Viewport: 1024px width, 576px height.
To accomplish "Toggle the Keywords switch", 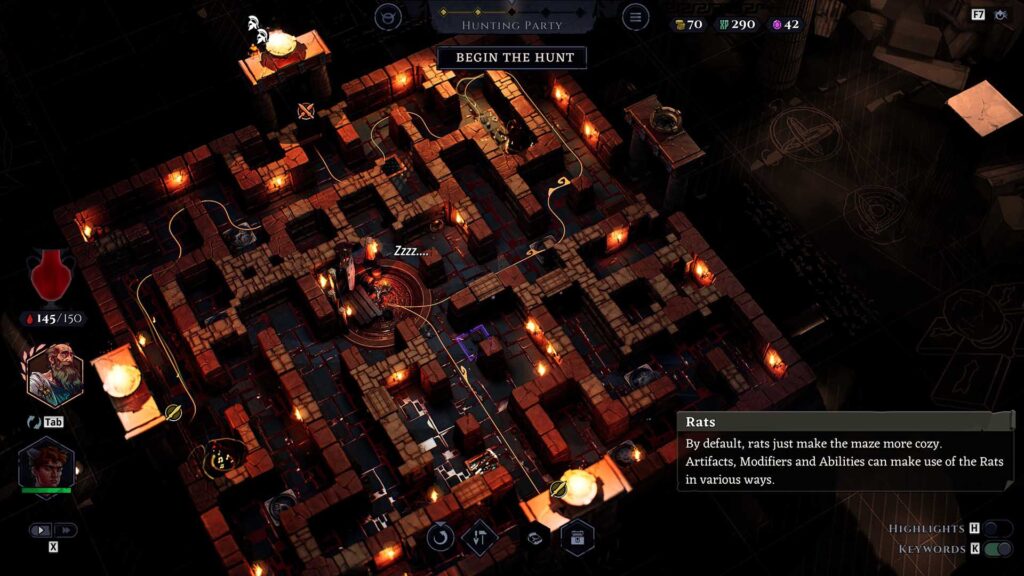I will tap(997, 549).
